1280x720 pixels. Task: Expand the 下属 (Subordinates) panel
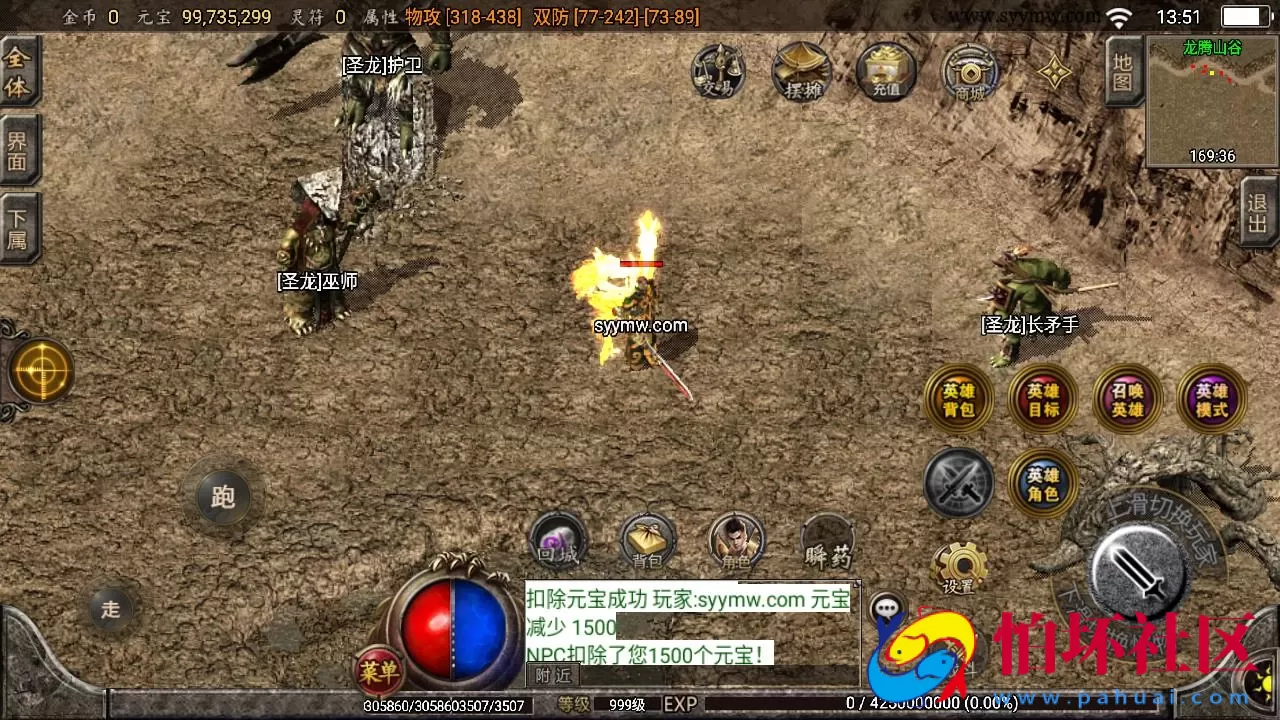tap(20, 228)
